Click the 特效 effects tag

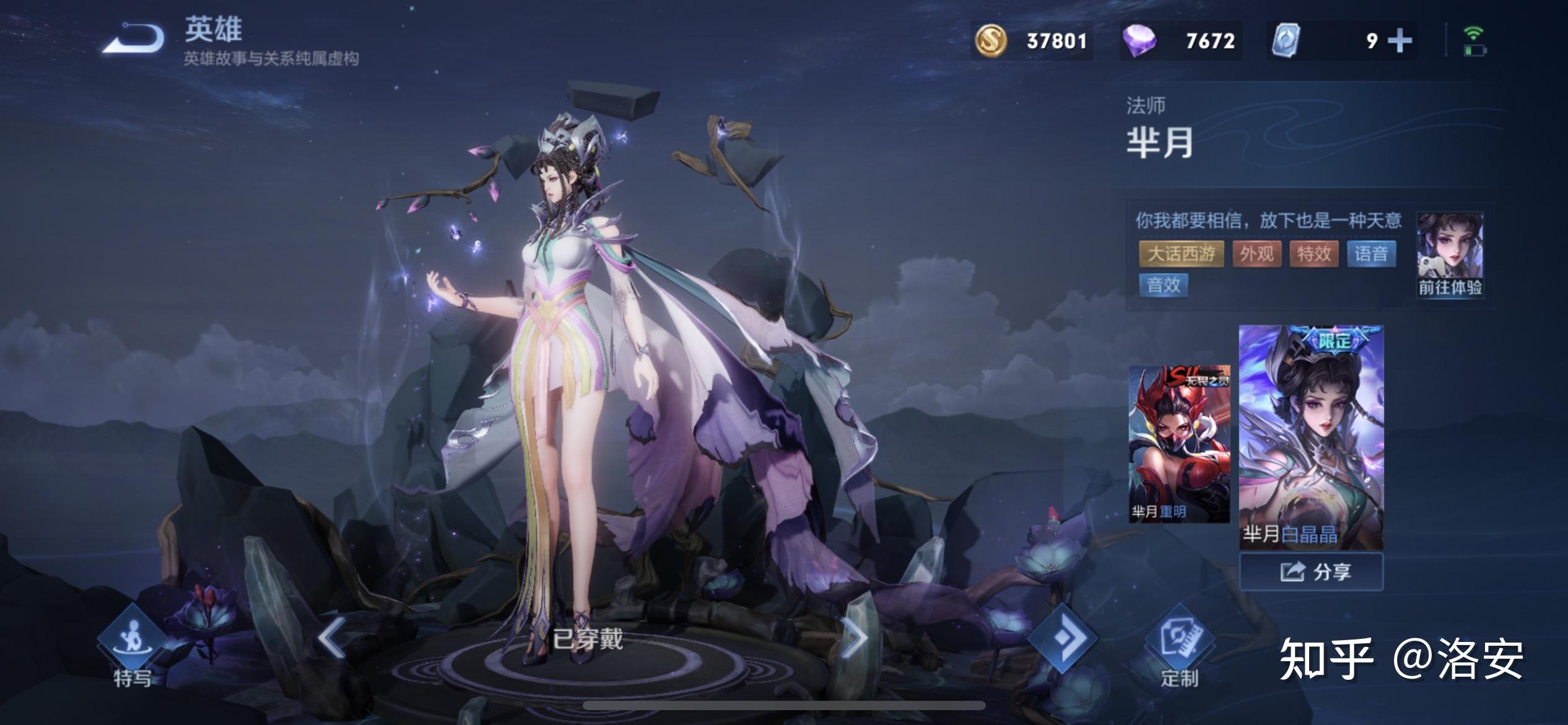(x=1313, y=254)
